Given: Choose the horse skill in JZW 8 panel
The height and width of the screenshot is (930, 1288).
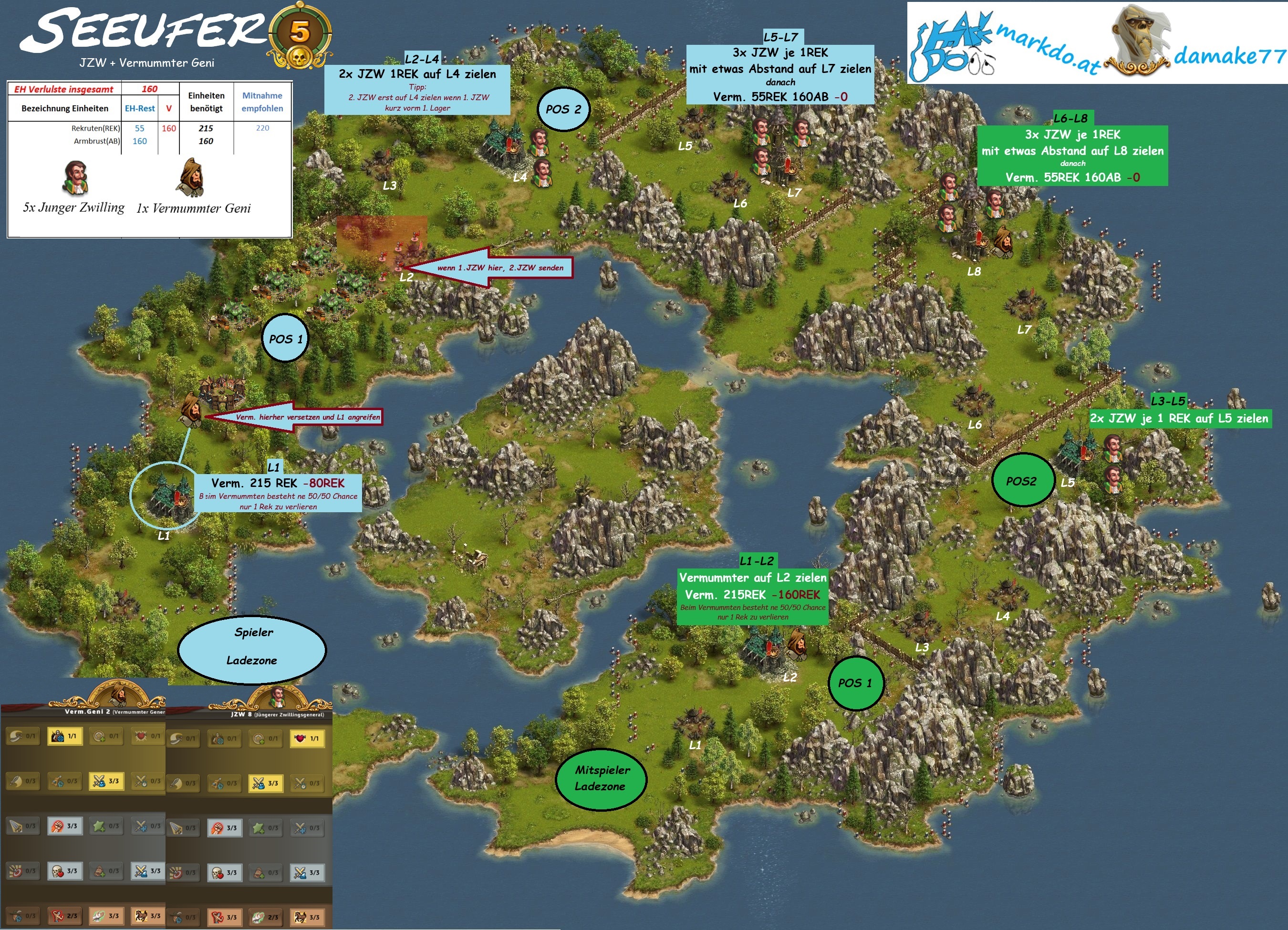Looking at the screenshot, I should point(307,917).
